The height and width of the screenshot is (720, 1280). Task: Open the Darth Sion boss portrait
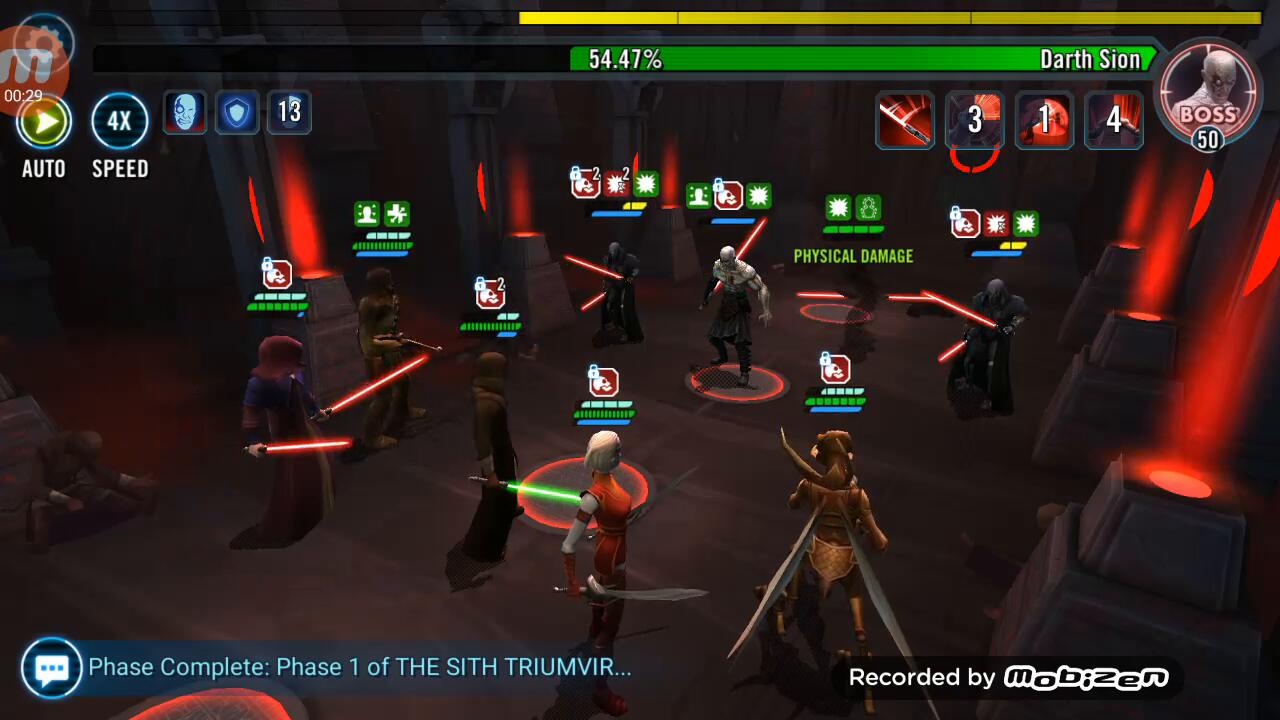[x=1207, y=92]
